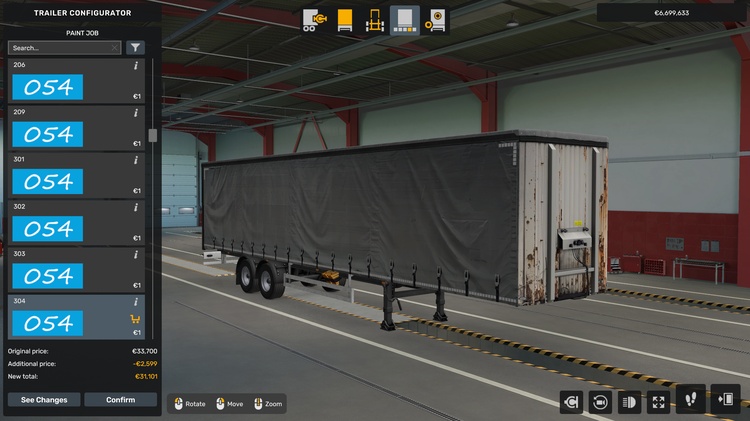Switch to the trailer coupling tab

pyautogui.click(x=314, y=20)
